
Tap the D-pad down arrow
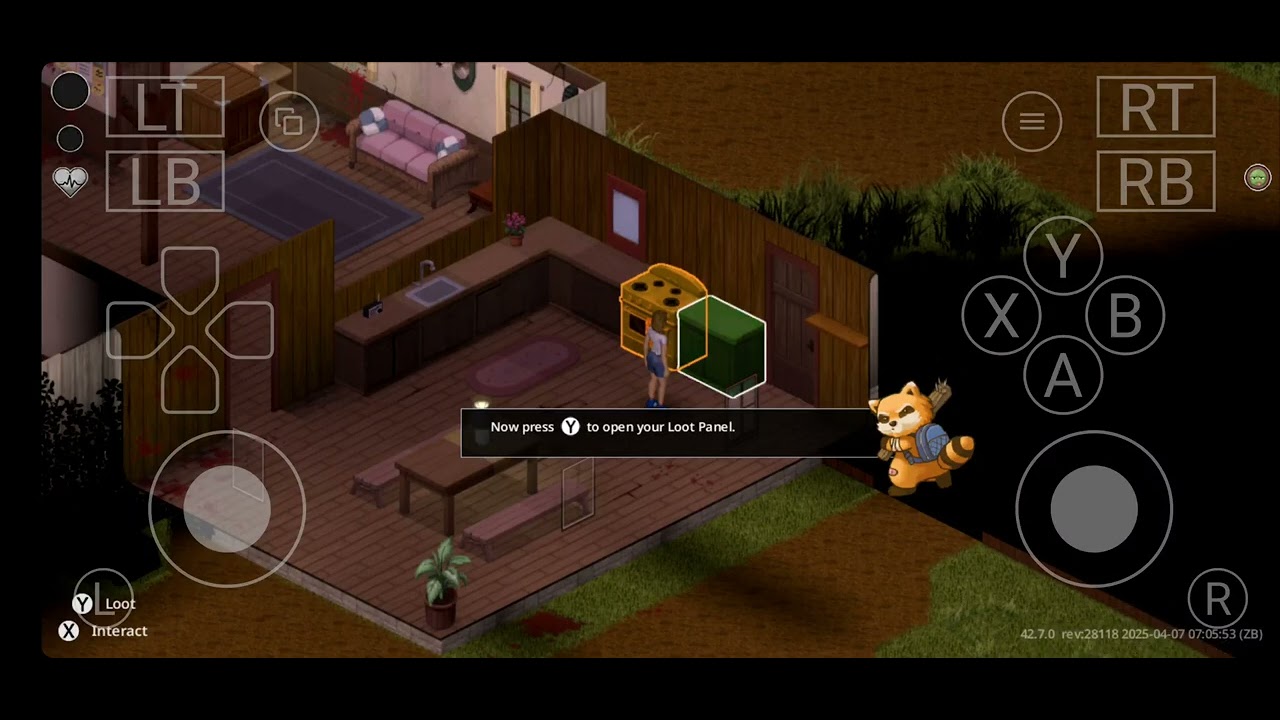[190, 383]
